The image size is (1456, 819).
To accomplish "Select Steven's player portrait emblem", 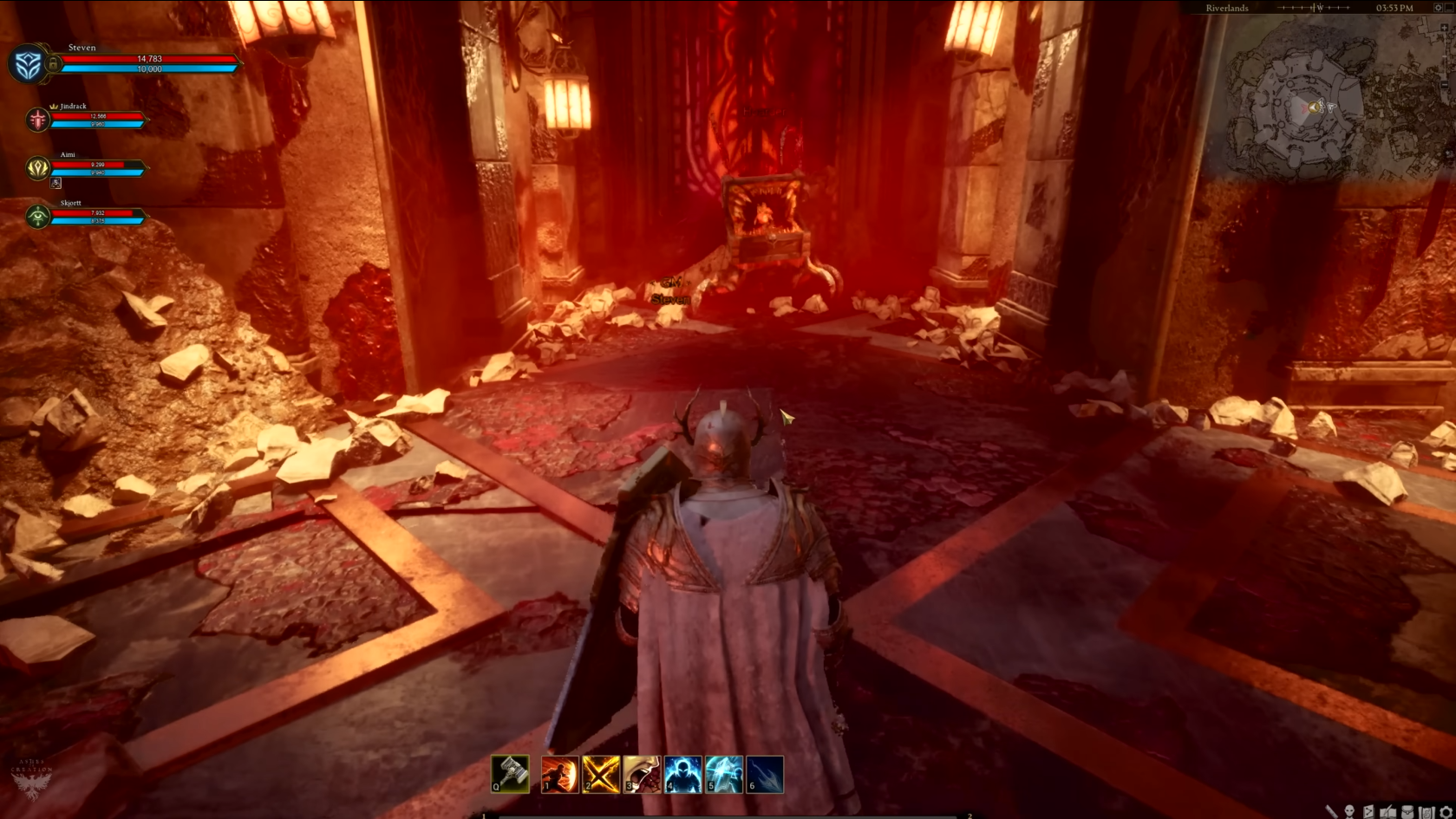I will pyautogui.click(x=28, y=65).
